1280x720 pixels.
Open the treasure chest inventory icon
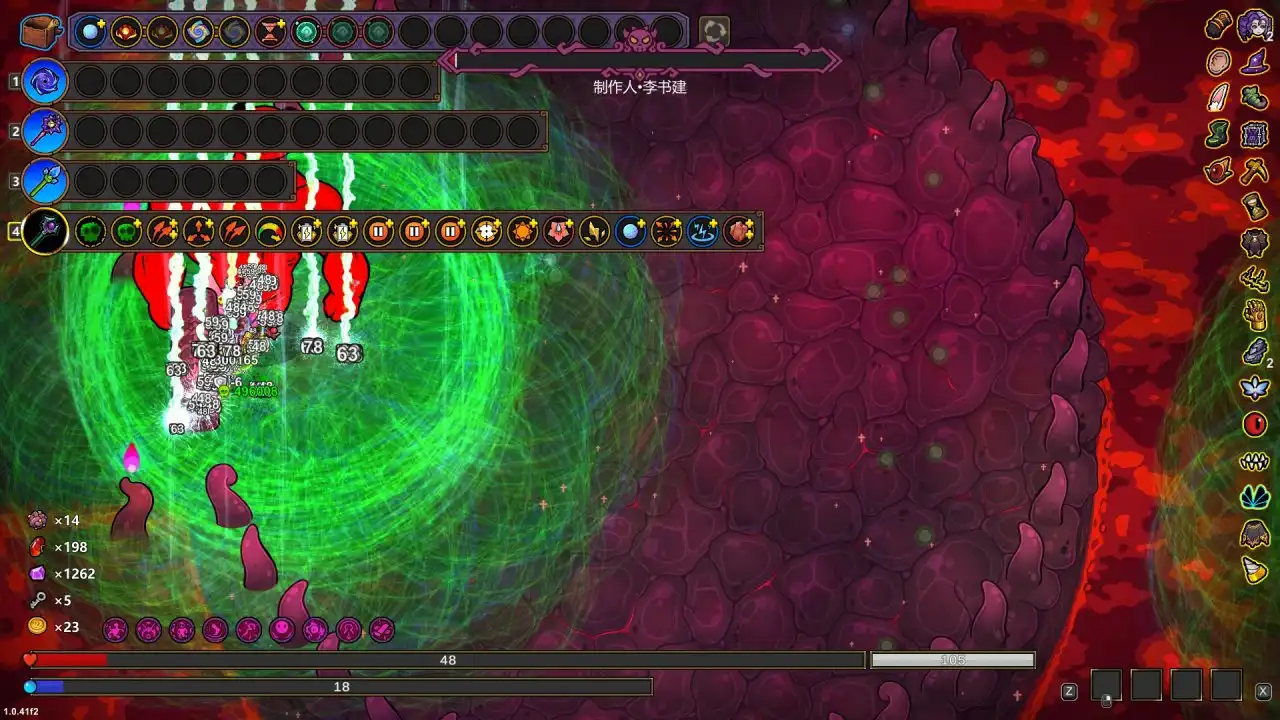41,31
